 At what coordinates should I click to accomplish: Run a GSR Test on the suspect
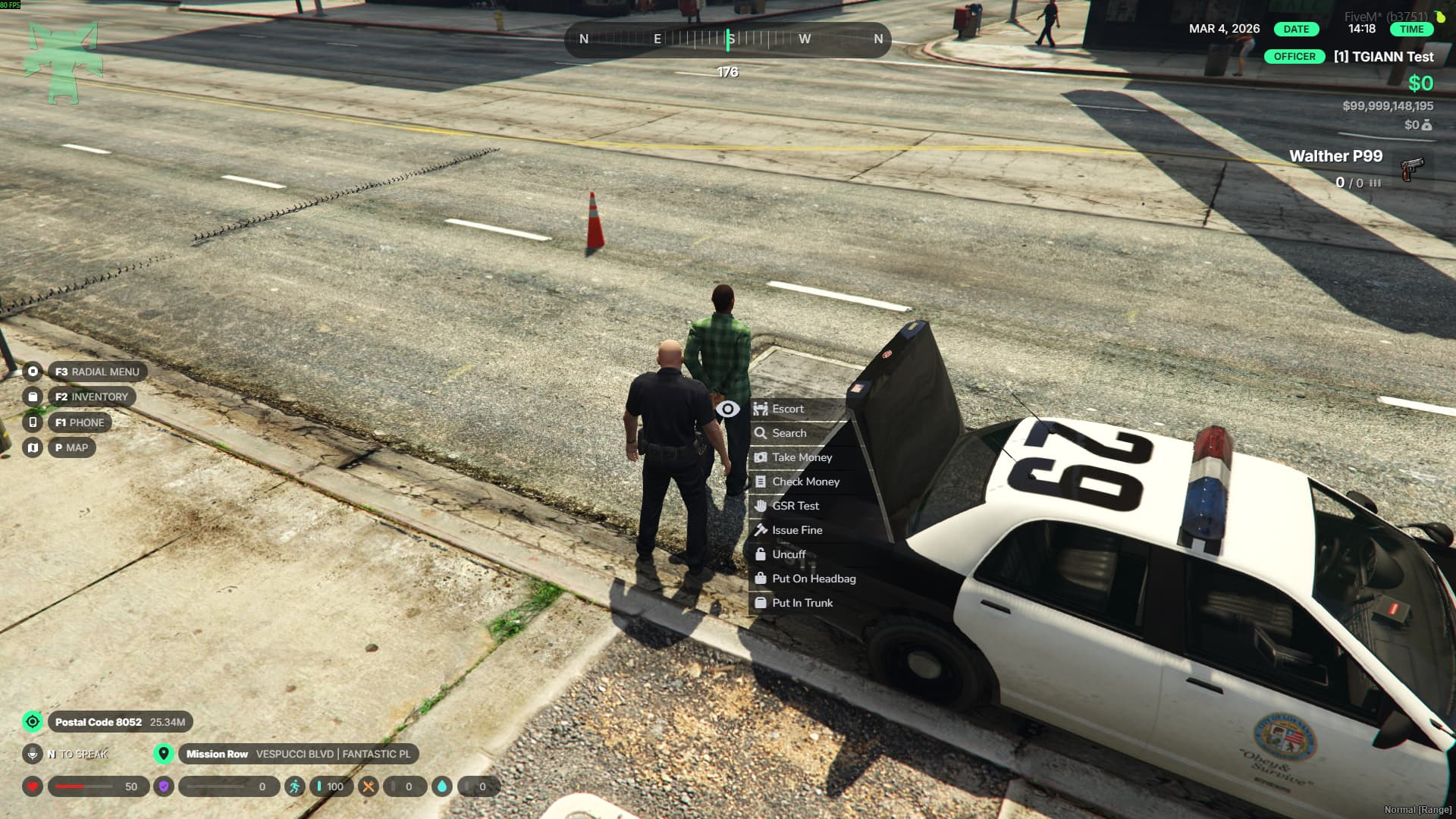coord(795,506)
